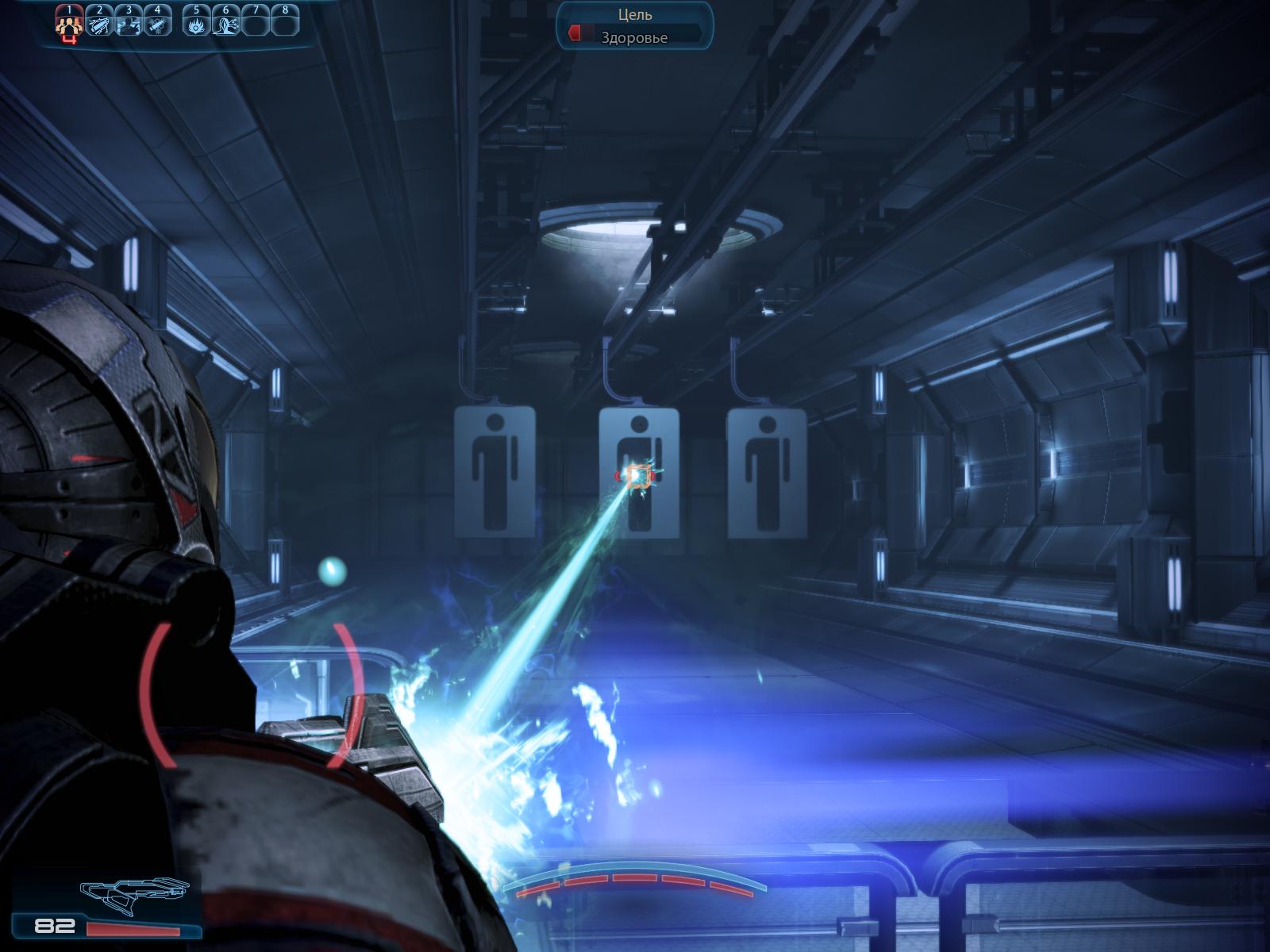
Task: Use the flame burst power in slot 5
Action: pyautogui.click(x=196, y=25)
